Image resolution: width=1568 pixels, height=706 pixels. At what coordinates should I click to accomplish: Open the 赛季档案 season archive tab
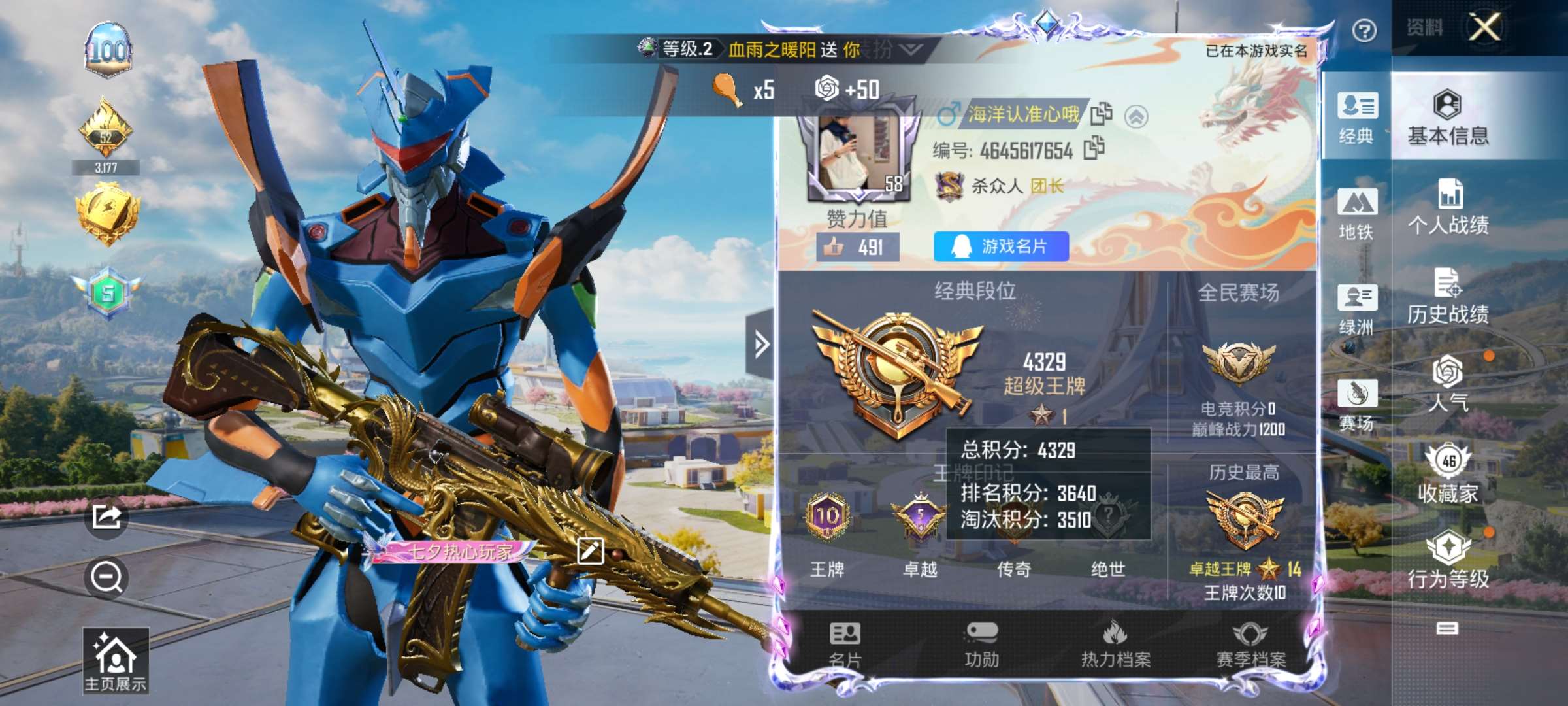pos(1250,645)
